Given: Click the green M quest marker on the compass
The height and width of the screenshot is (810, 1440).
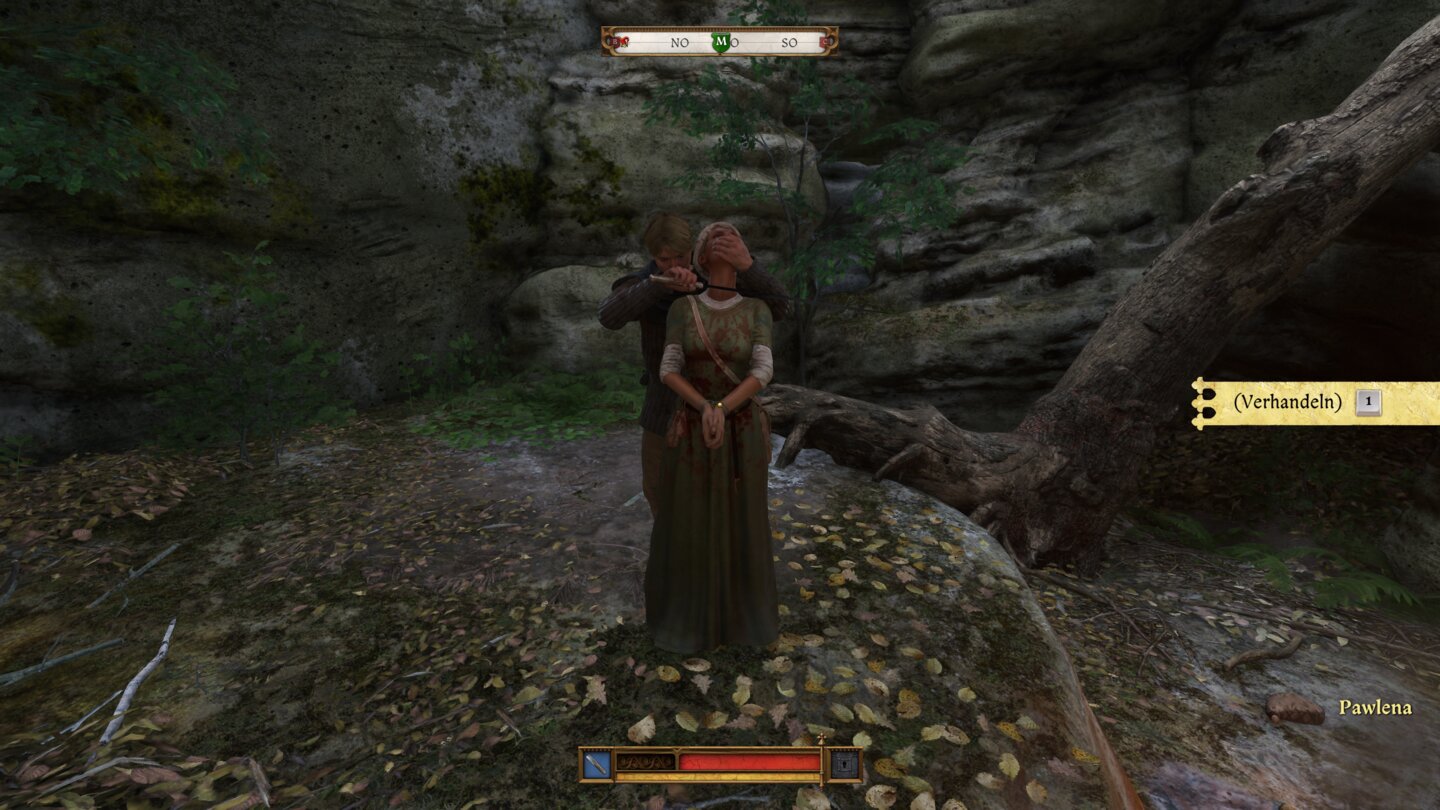Looking at the screenshot, I should [x=722, y=42].
